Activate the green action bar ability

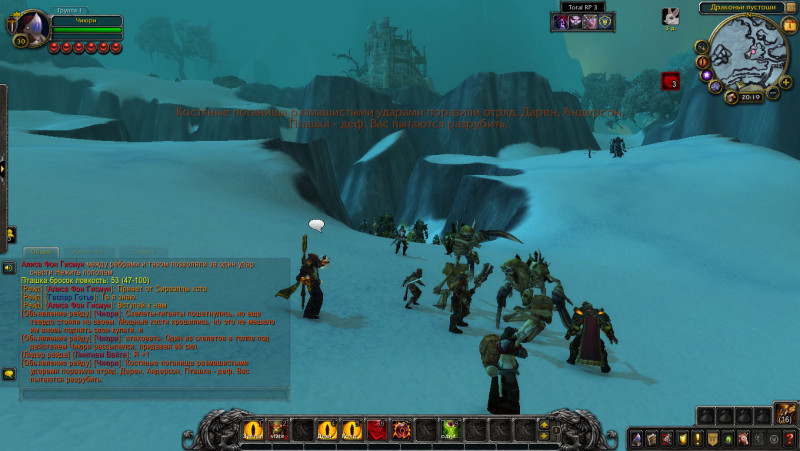point(451,430)
